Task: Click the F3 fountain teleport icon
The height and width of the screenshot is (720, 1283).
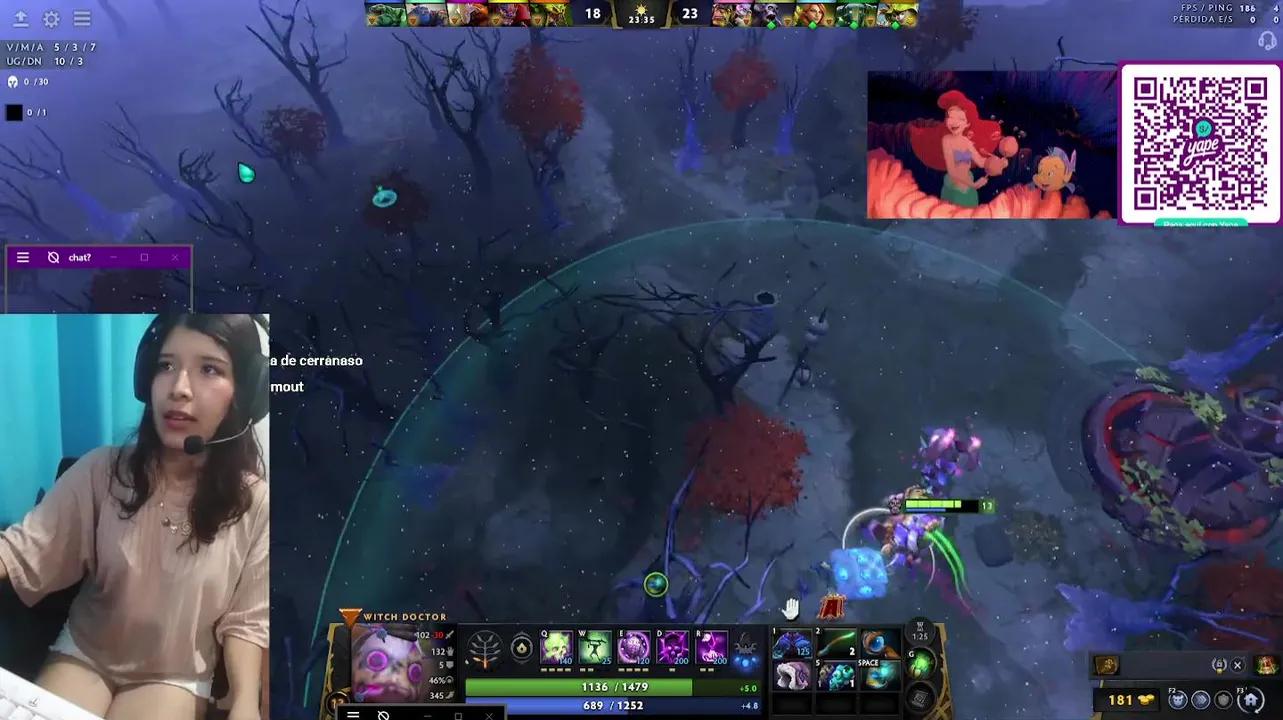Action: 1249,699
